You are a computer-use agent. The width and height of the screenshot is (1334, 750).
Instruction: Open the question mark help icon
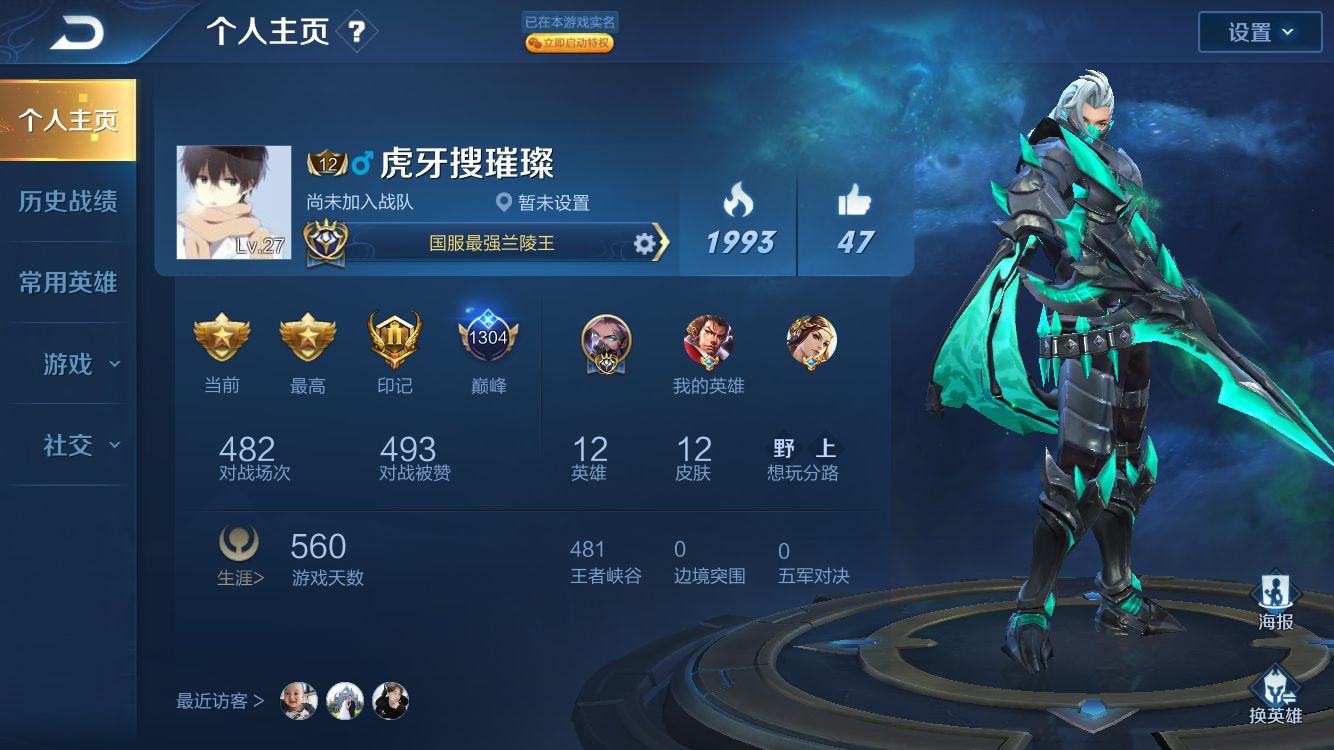pos(358,30)
